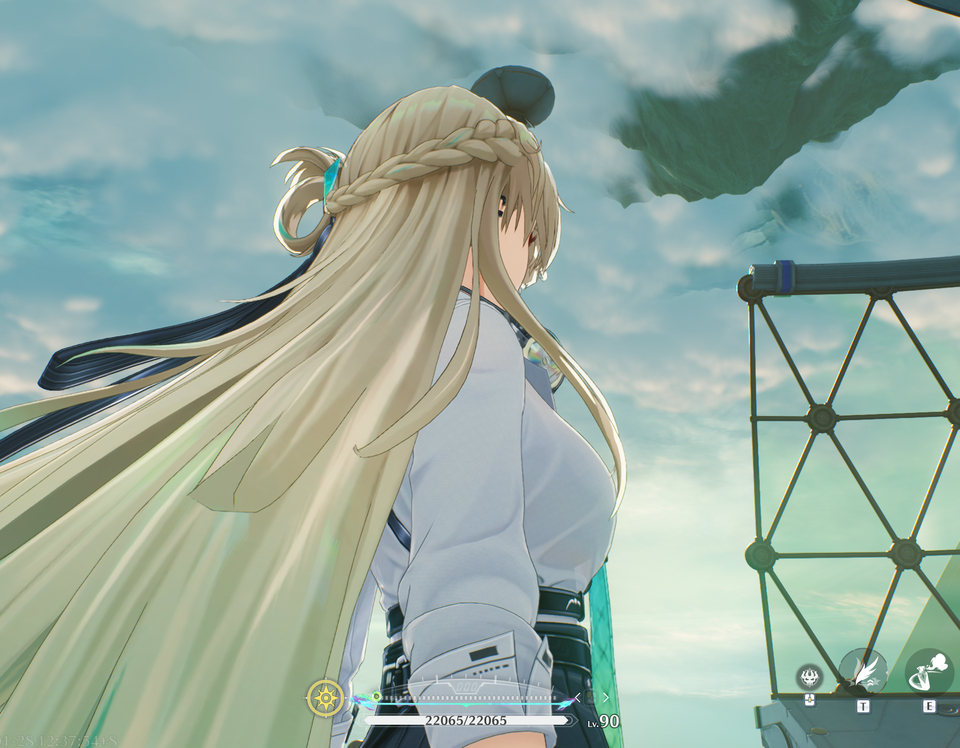This screenshot has height=748, width=960.
Task: Use the smoke-blowing bottle skill
Action: tap(929, 671)
